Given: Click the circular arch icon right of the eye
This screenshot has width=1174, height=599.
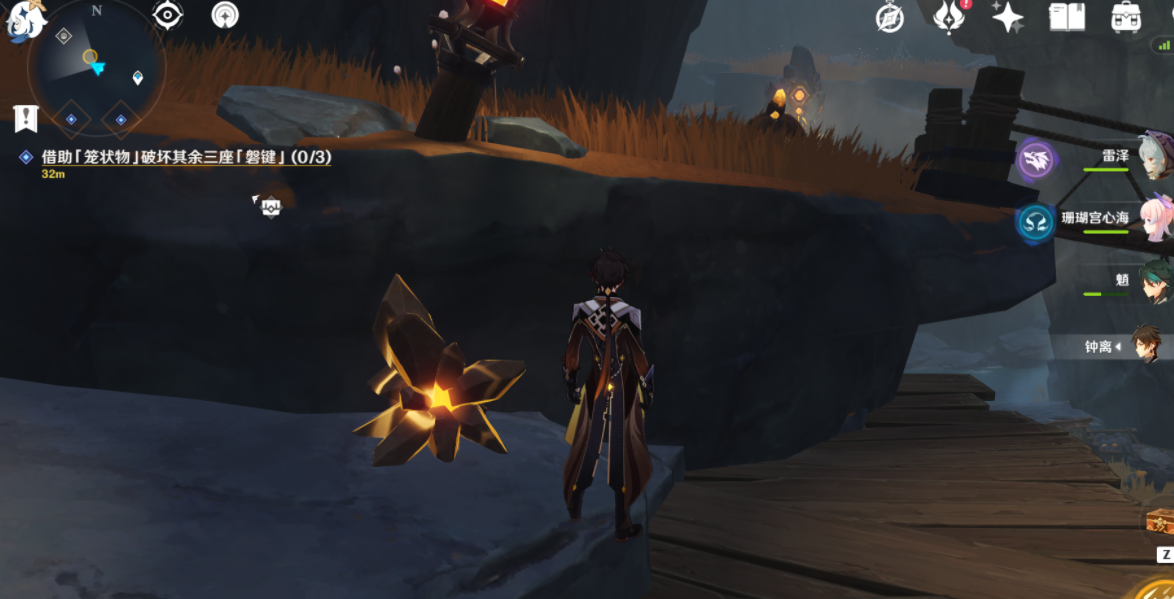Looking at the screenshot, I should 226,15.
